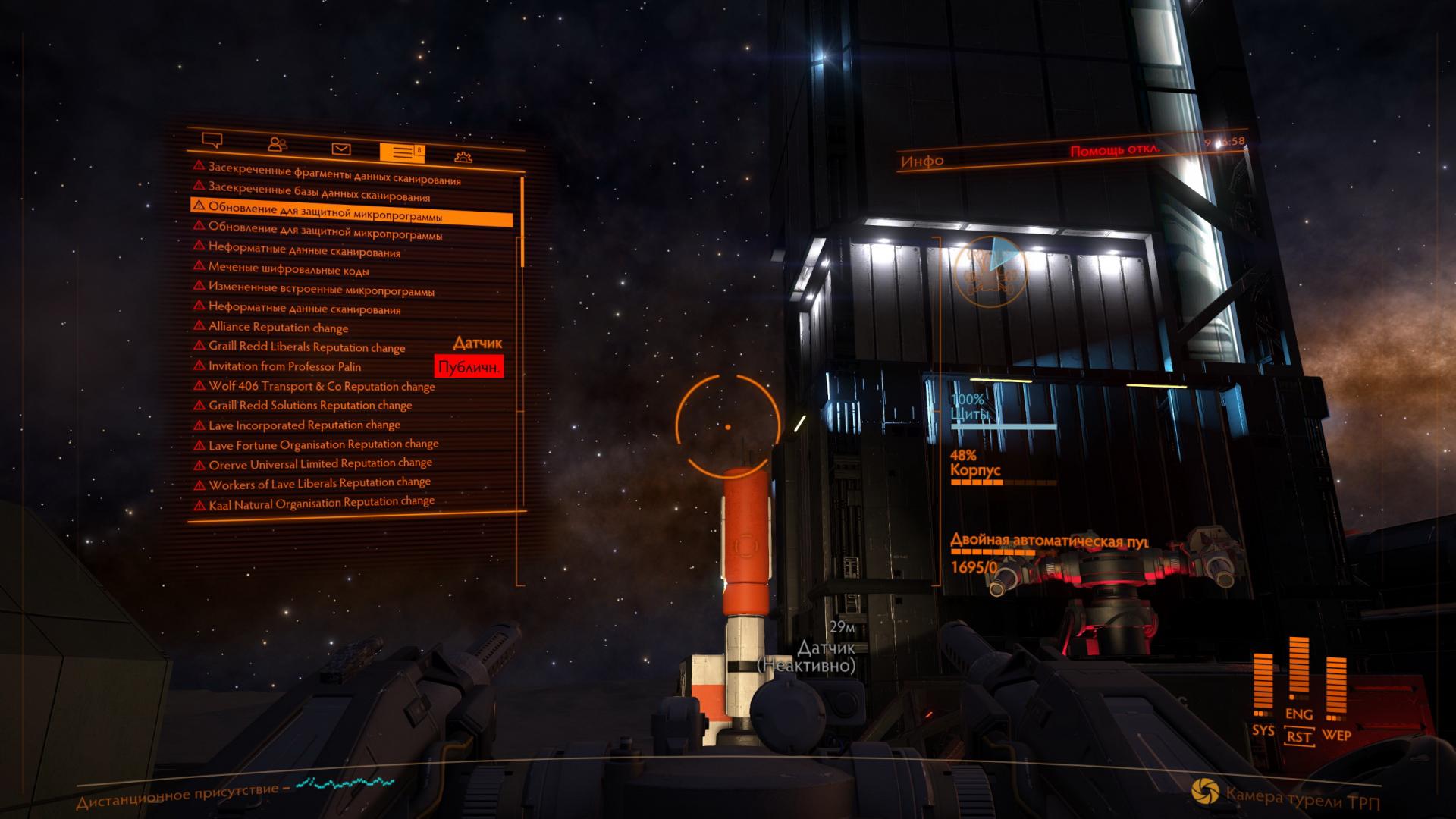Select Wolf 406 Transport & Co entry
This screenshot has height=819, width=1456.
click(322, 386)
